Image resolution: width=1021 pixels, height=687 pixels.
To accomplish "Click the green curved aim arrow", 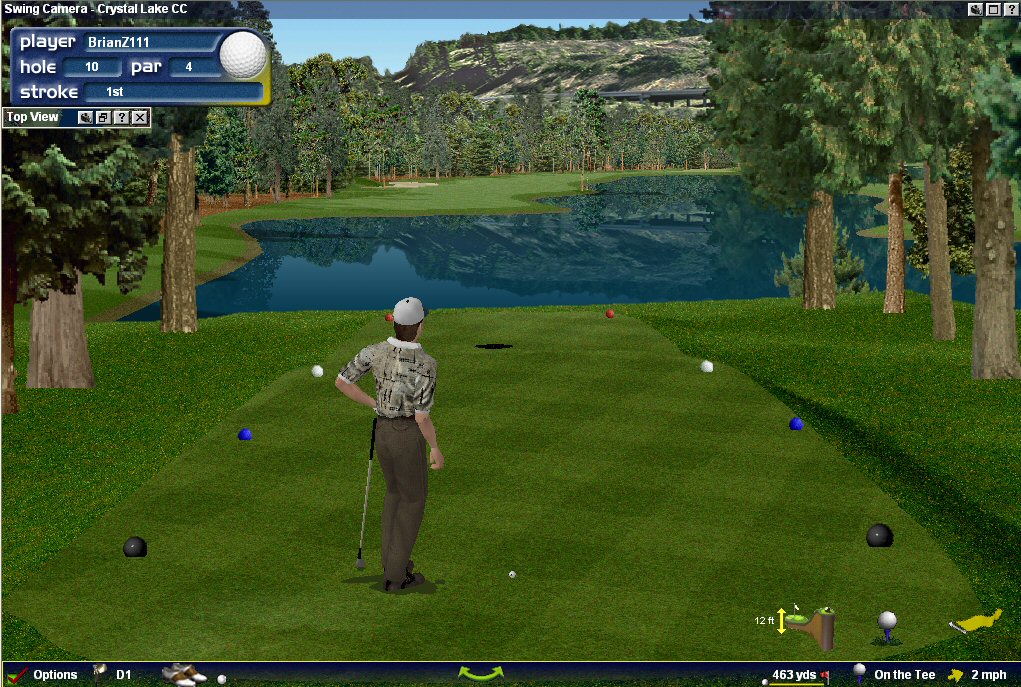I will [x=481, y=673].
